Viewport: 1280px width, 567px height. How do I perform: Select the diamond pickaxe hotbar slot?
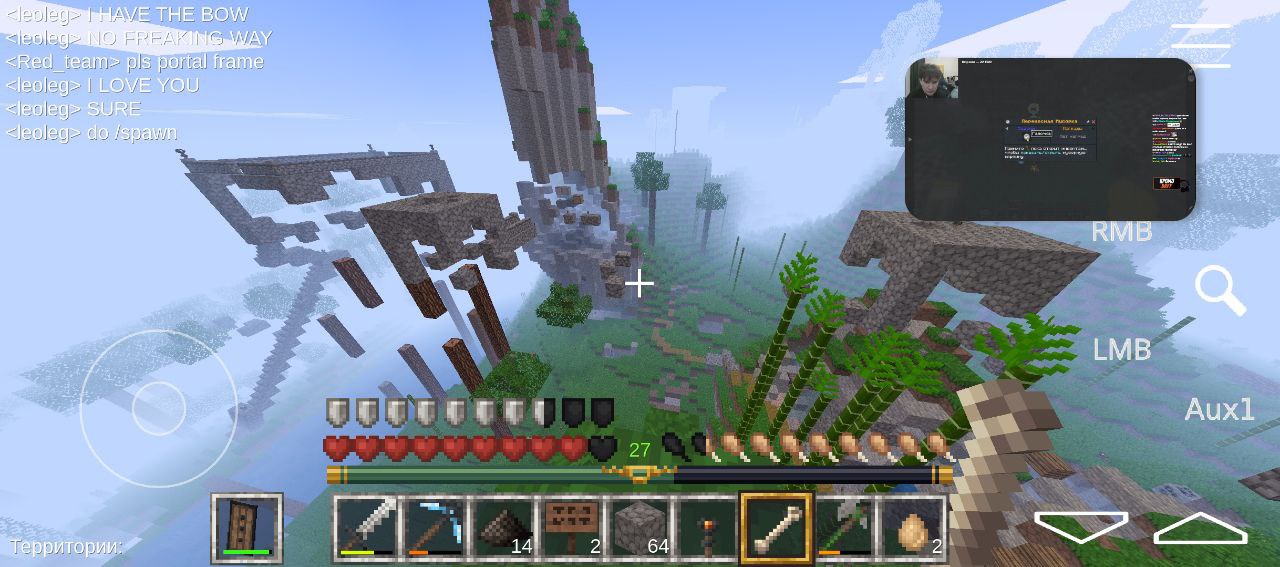coord(433,527)
